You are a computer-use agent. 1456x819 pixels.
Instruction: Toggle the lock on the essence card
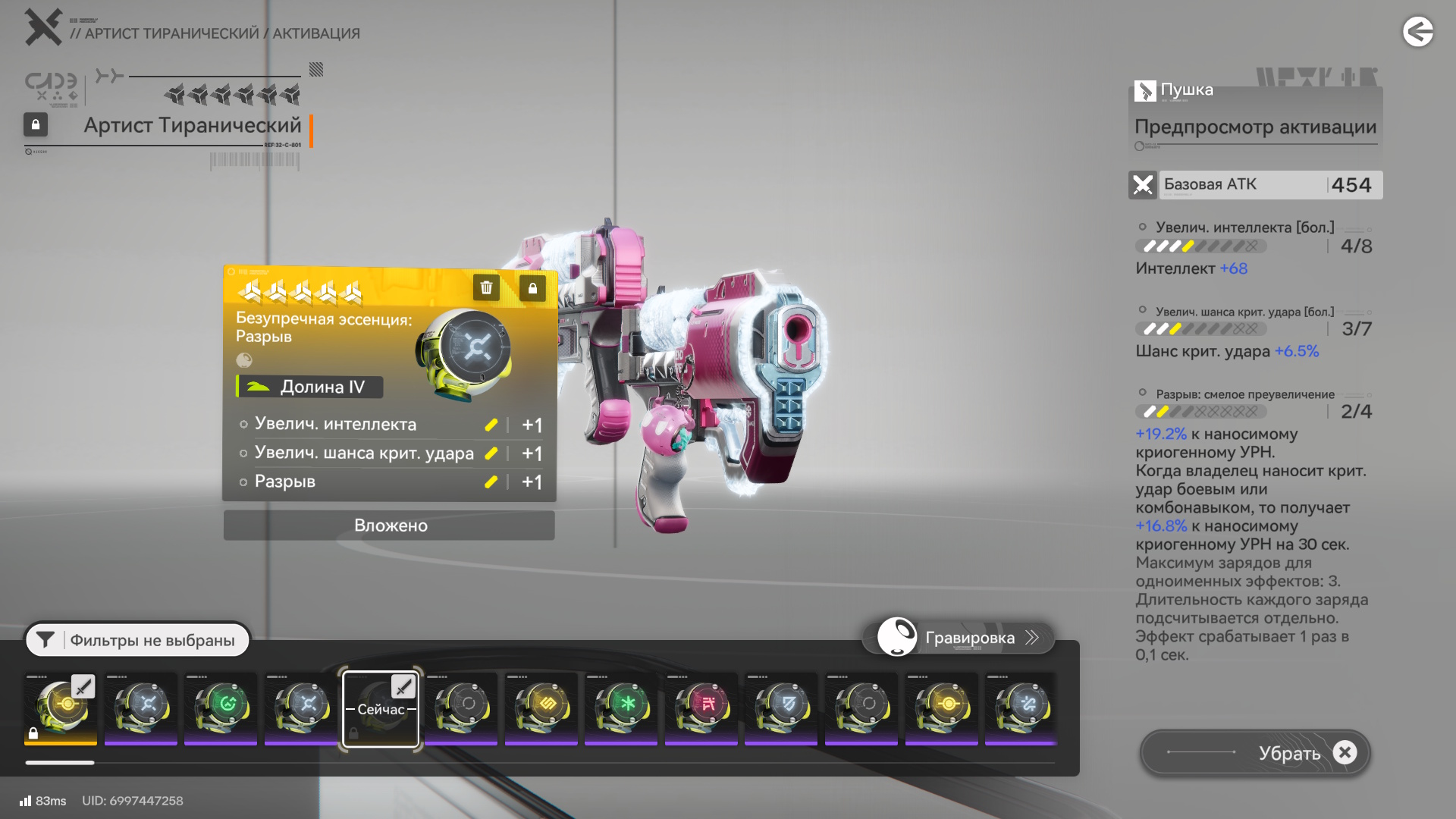[x=532, y=288]
